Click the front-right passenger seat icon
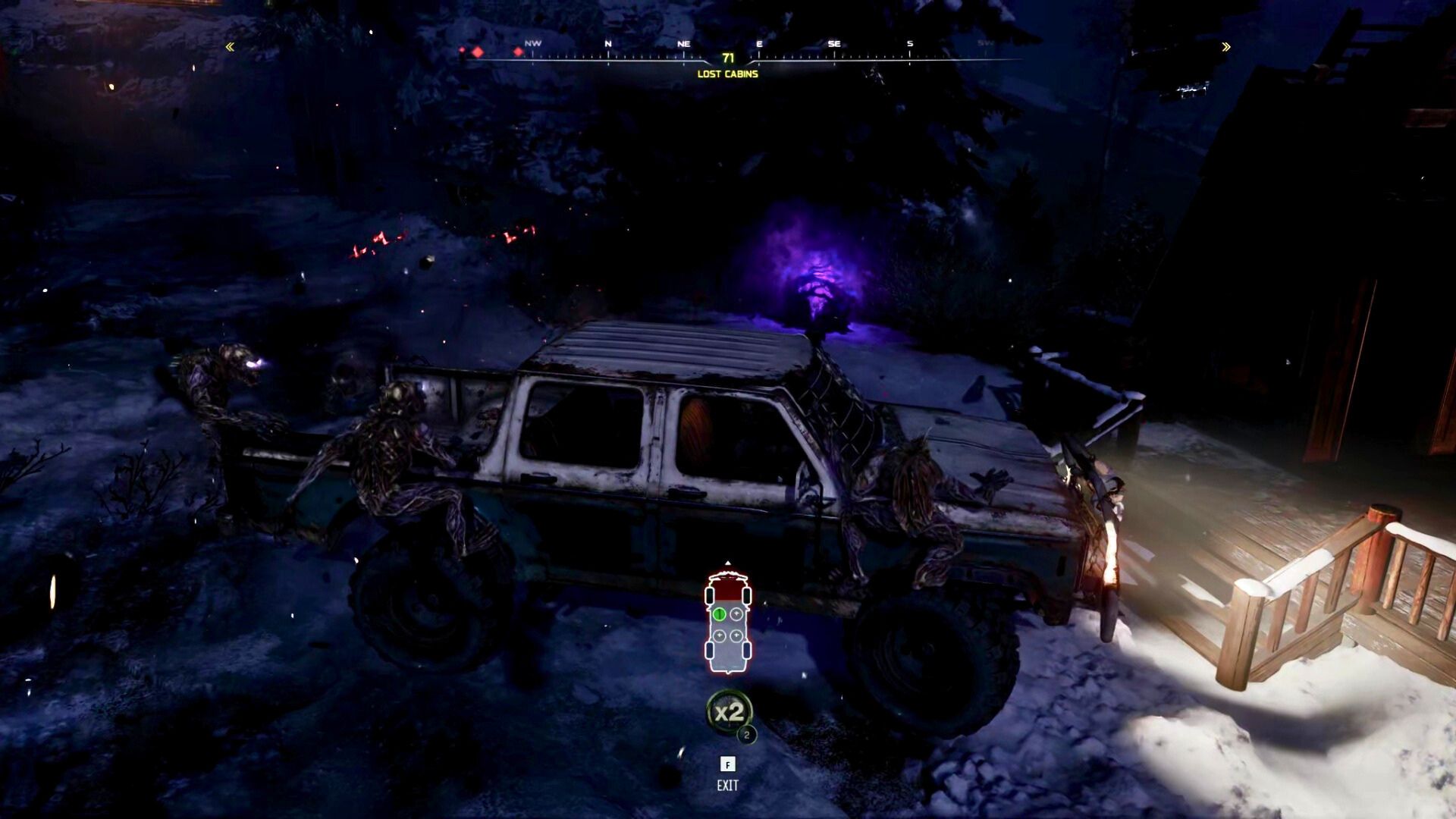 pyautogui.click(x=736, y=613)
